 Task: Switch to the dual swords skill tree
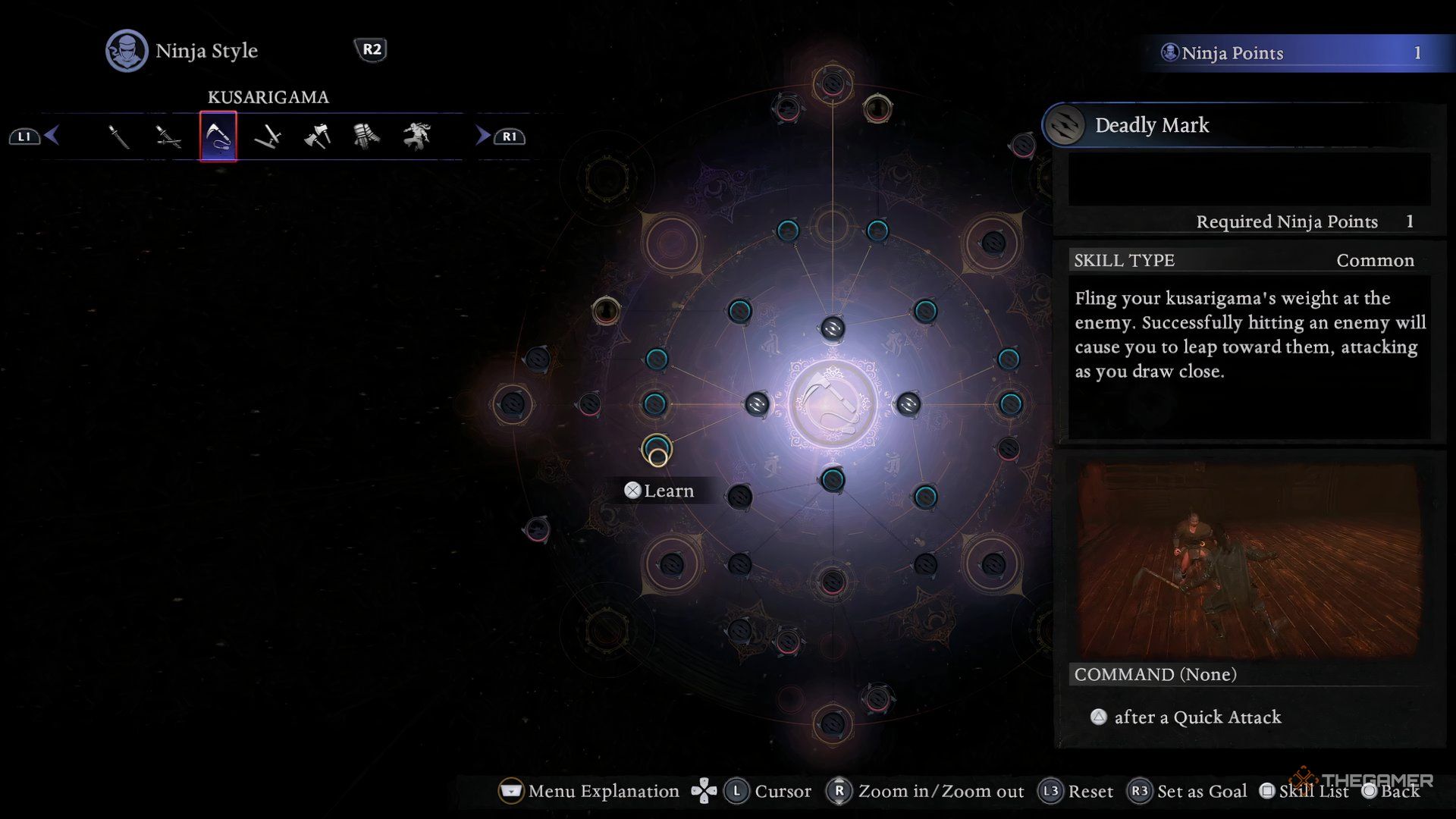[168, 136]
